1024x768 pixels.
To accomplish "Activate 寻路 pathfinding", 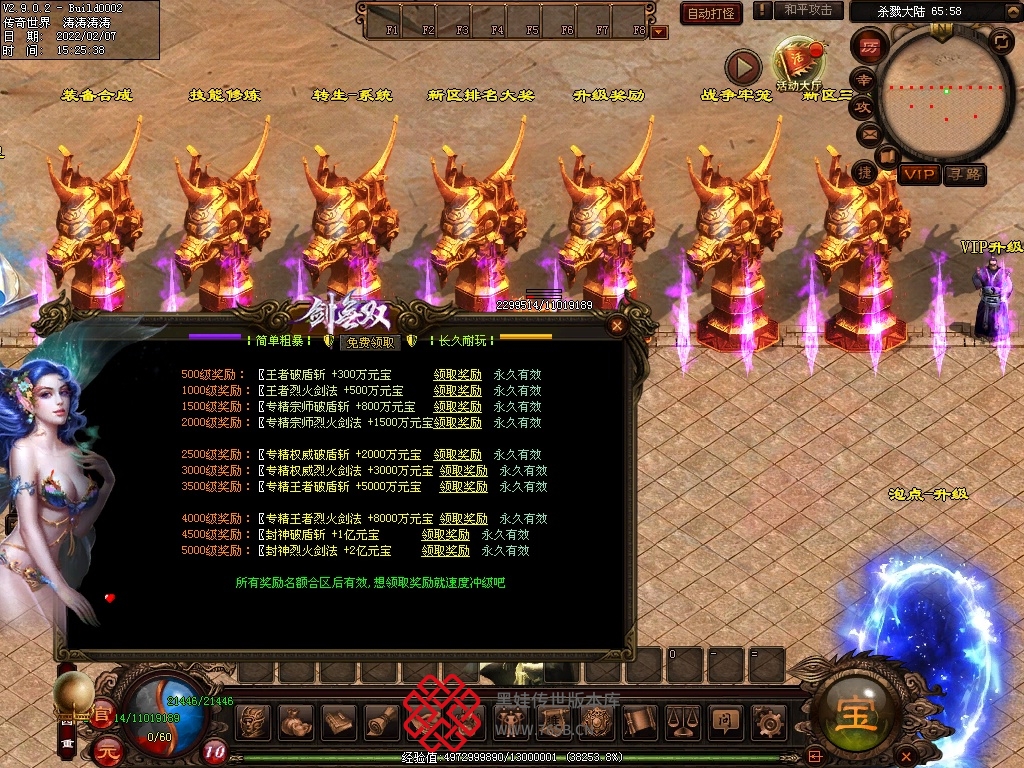I will (965, 175).
